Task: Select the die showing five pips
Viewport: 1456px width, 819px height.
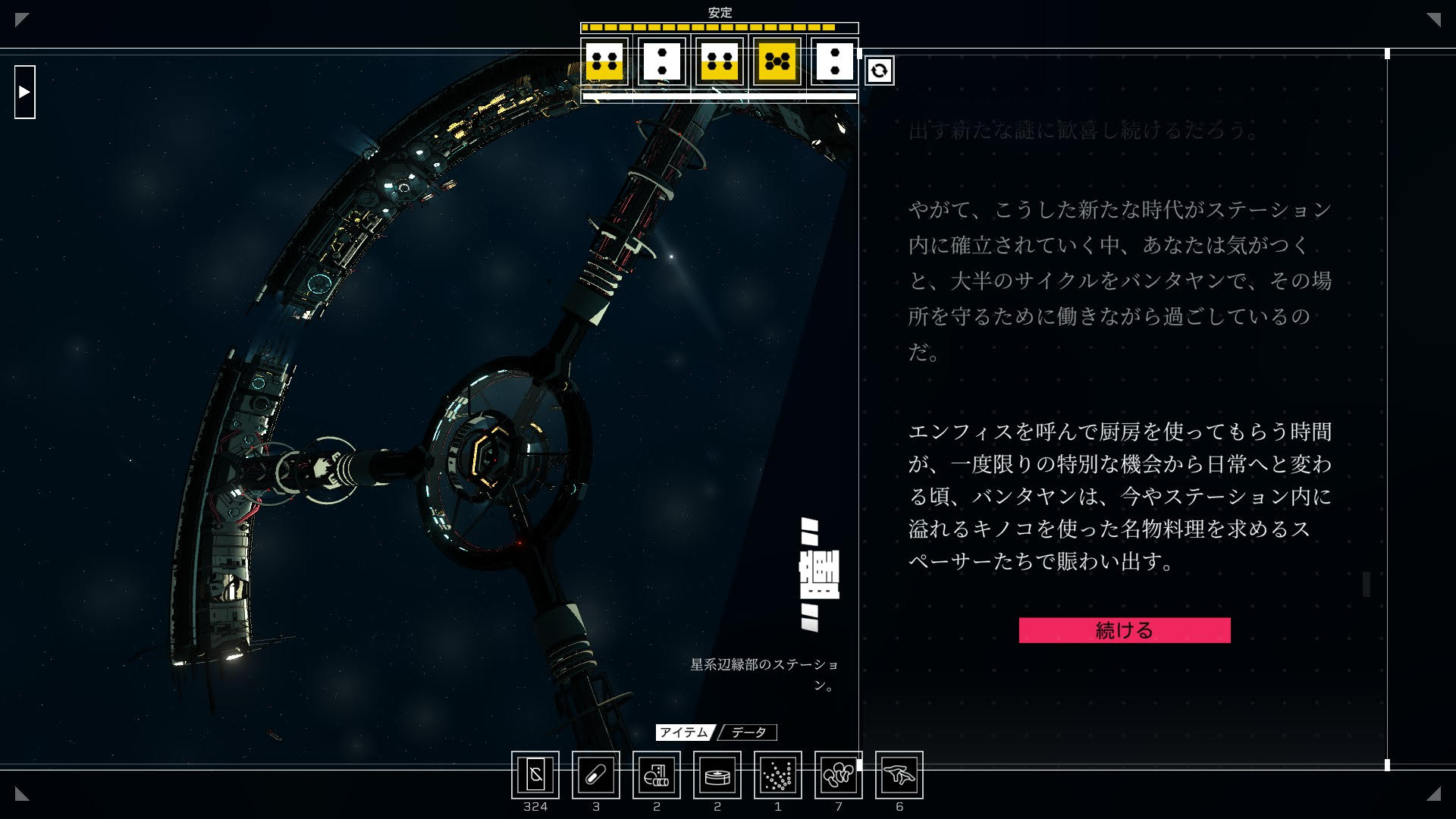Action: pos(777,61)
